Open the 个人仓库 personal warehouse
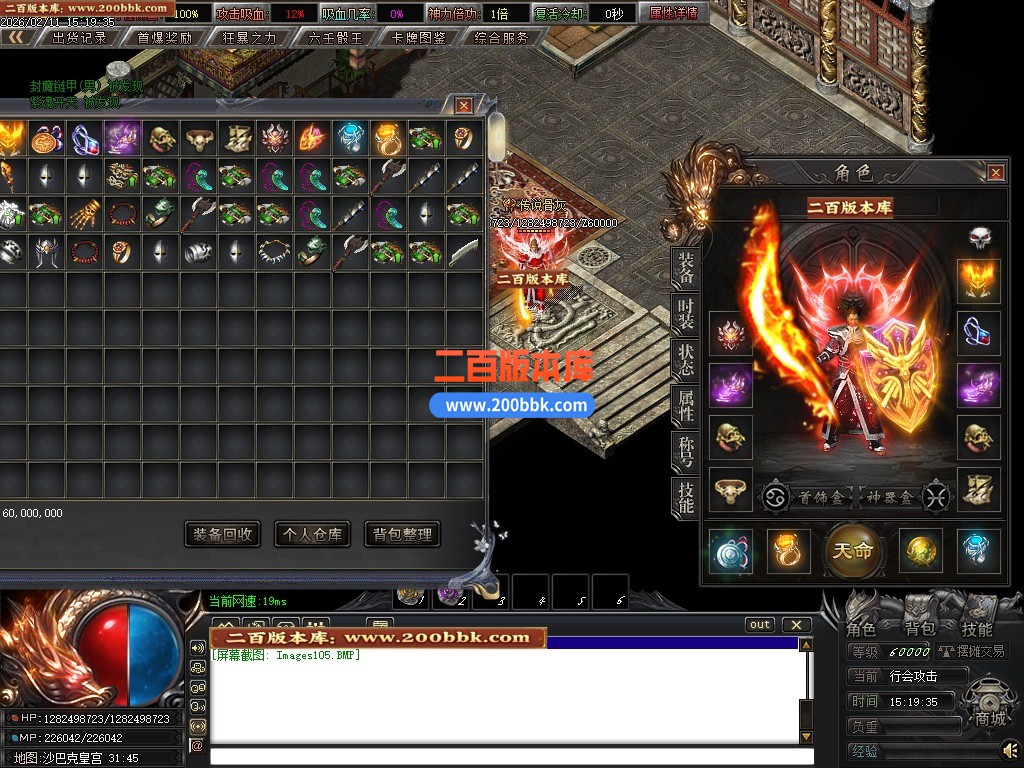 pyautogui.click(x=312, y=534)
